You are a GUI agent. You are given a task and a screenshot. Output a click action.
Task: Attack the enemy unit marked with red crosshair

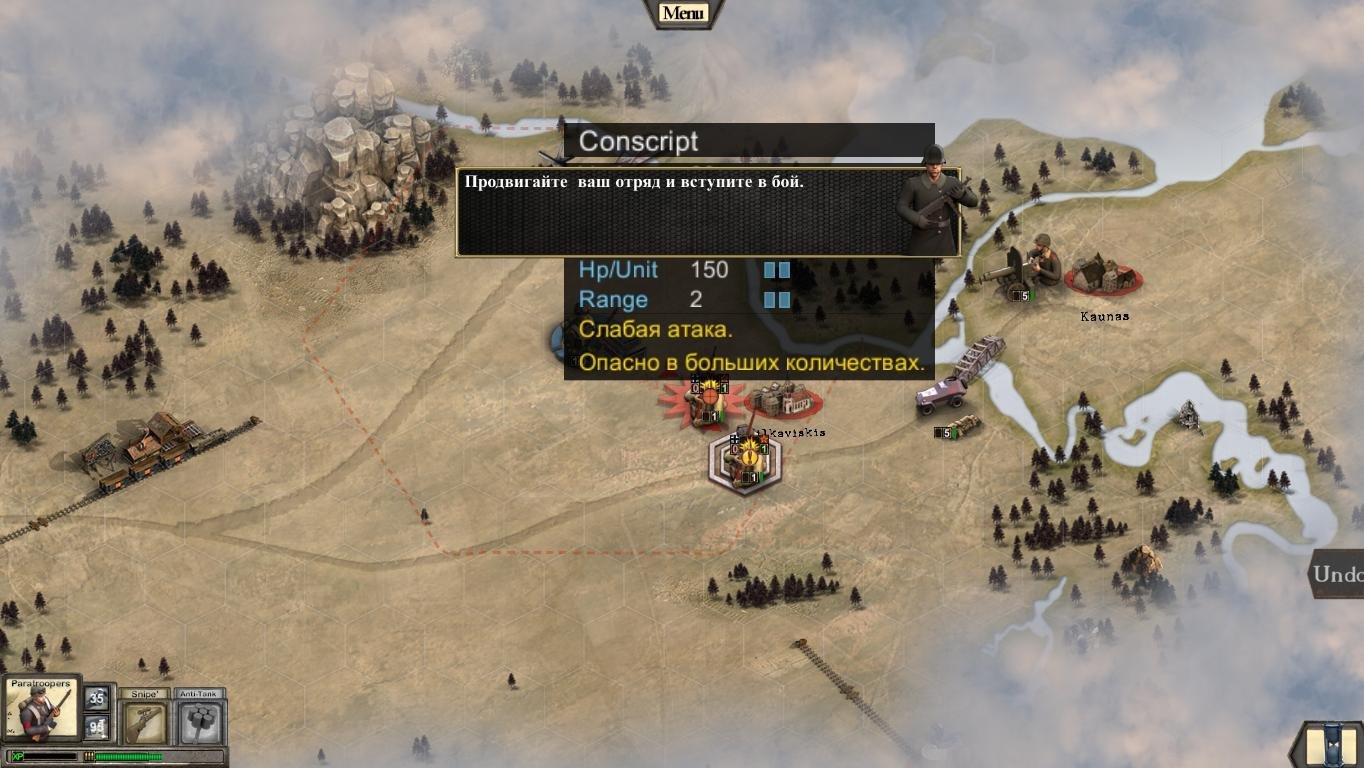[706, 401]
